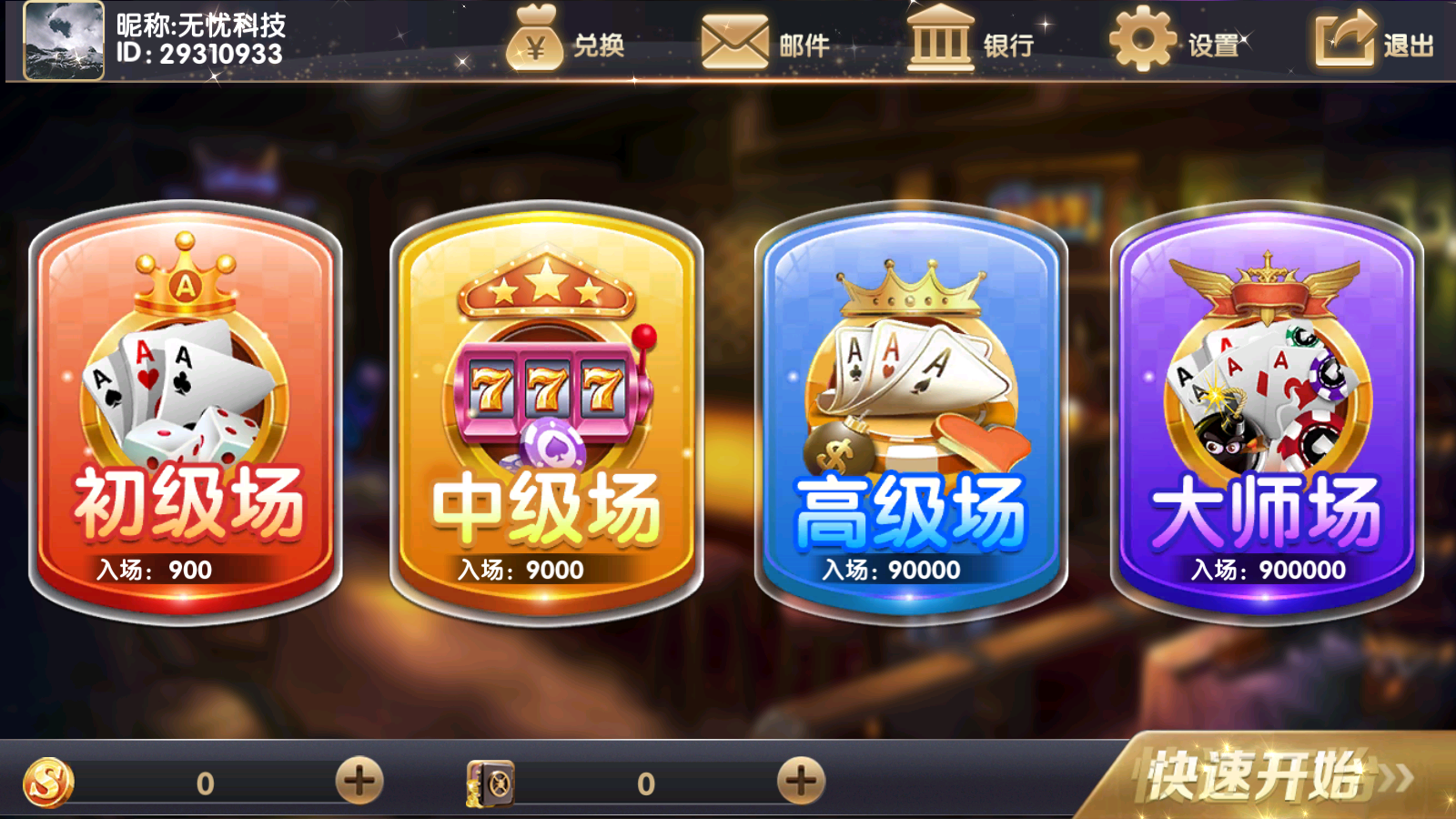
Task: Open the 兑换 exchange icon
Action: 535,41
